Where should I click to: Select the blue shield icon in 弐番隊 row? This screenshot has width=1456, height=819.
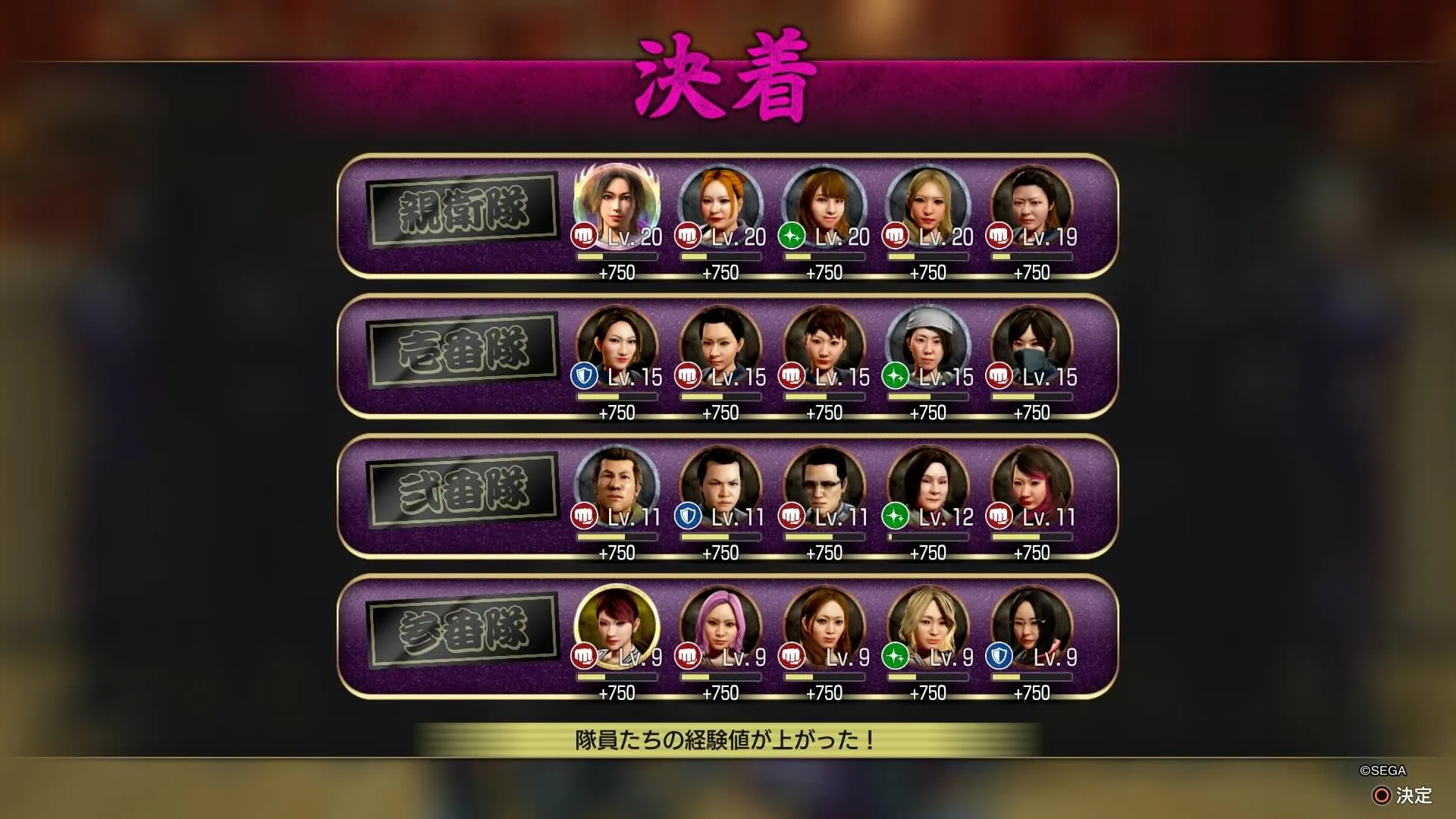(x=686, y=516)
